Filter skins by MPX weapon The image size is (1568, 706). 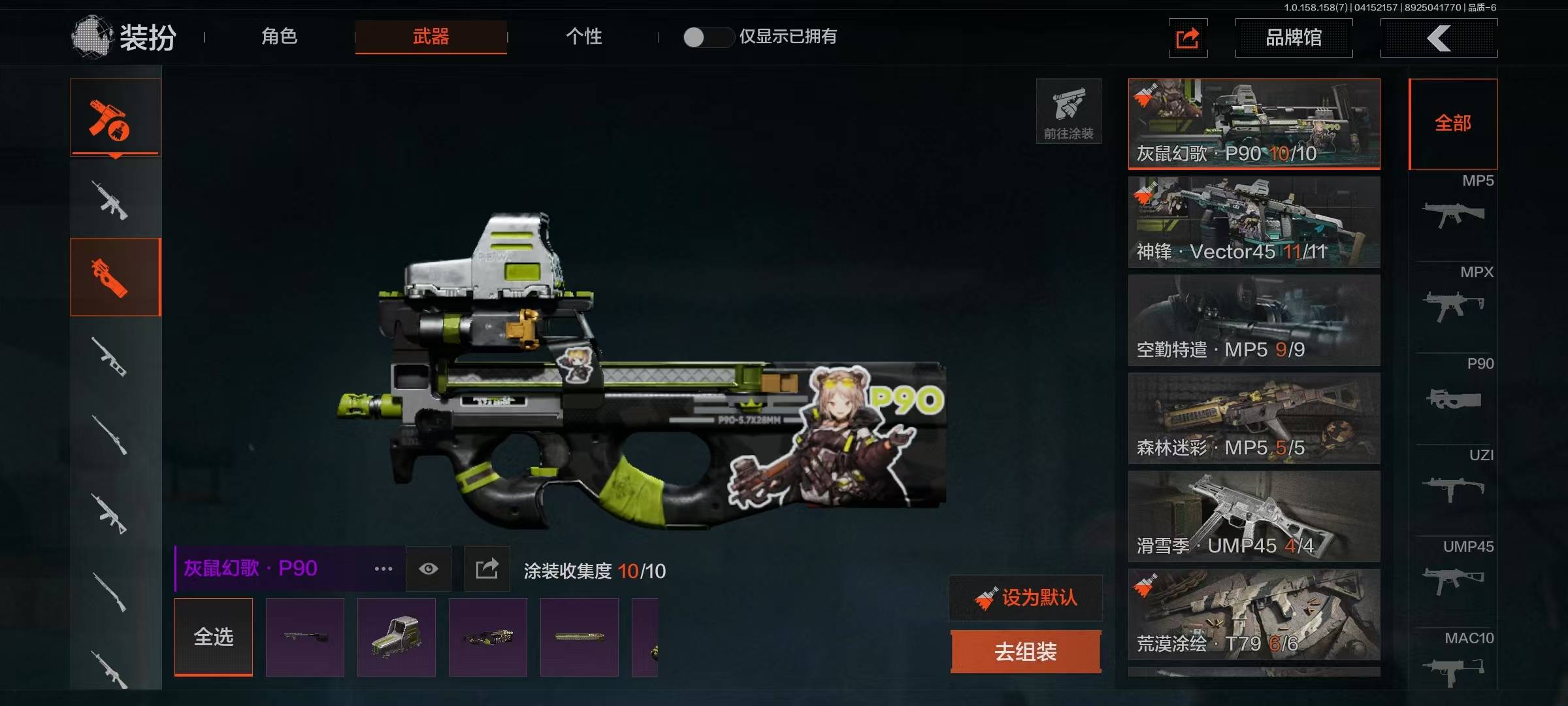coord(1454,301)
